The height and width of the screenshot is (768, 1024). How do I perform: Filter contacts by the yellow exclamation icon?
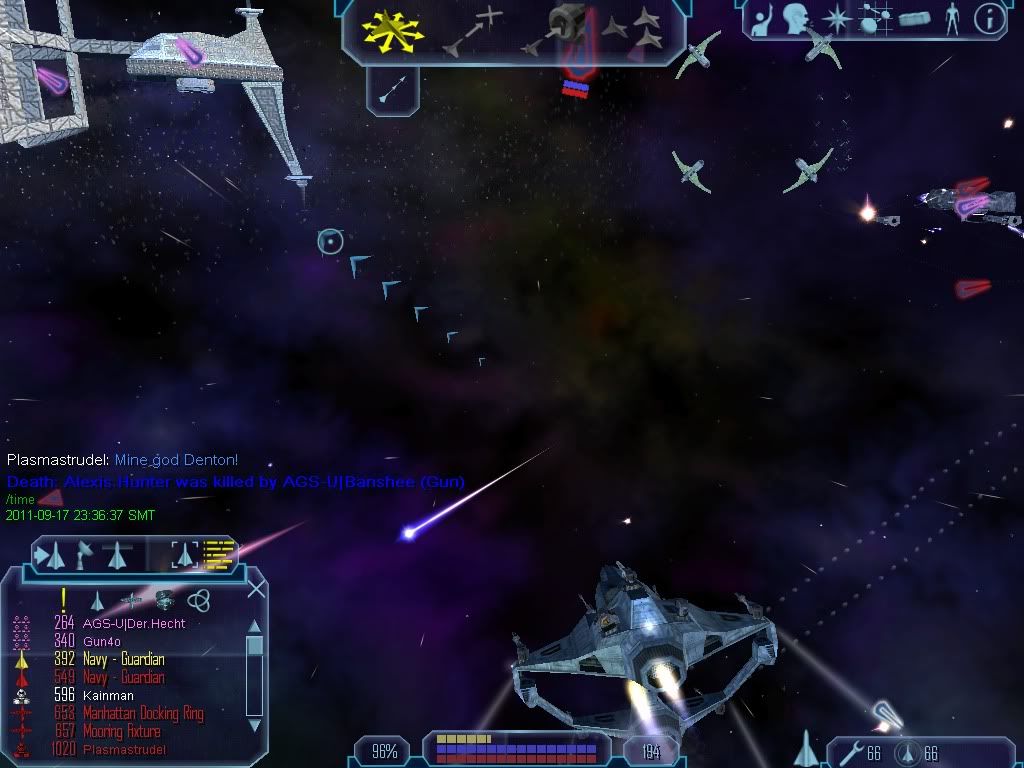click(x=64, y=599)
